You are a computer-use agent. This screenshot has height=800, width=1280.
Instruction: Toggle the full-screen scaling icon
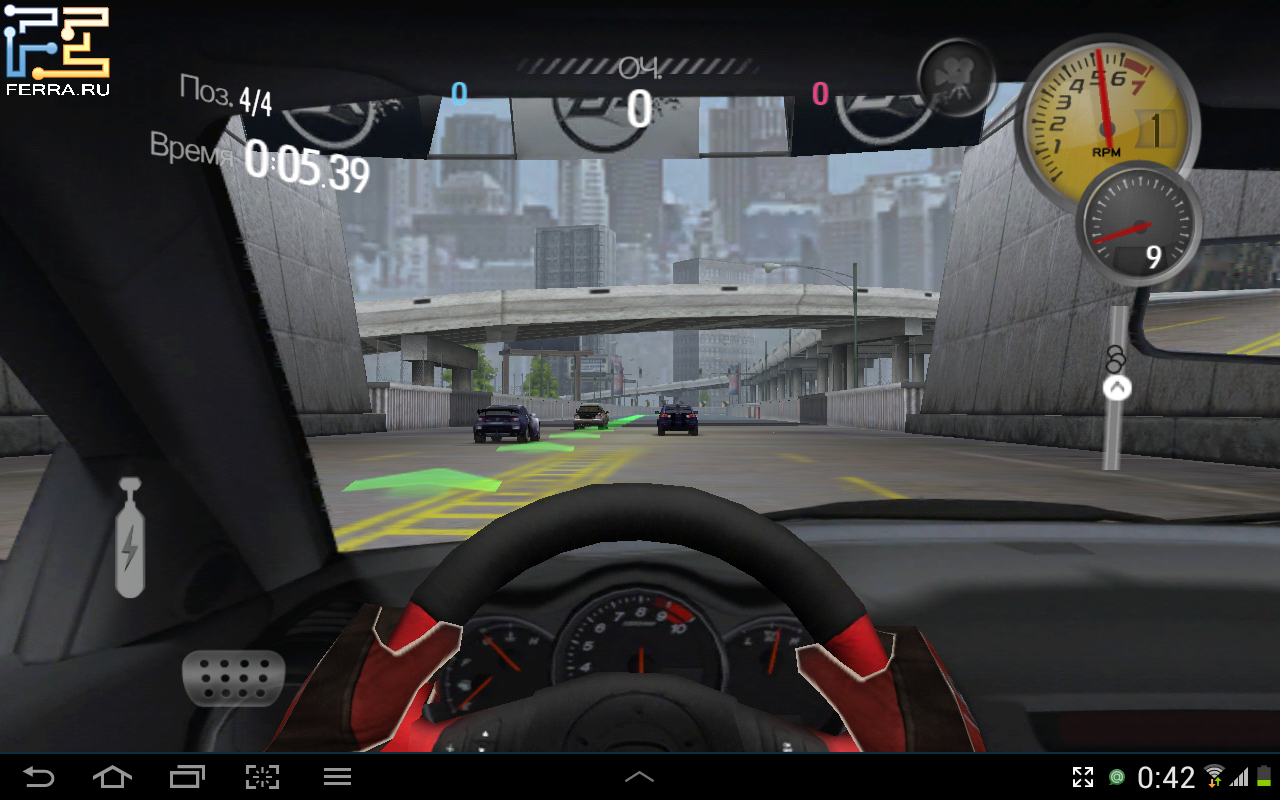click(1083, 777)
